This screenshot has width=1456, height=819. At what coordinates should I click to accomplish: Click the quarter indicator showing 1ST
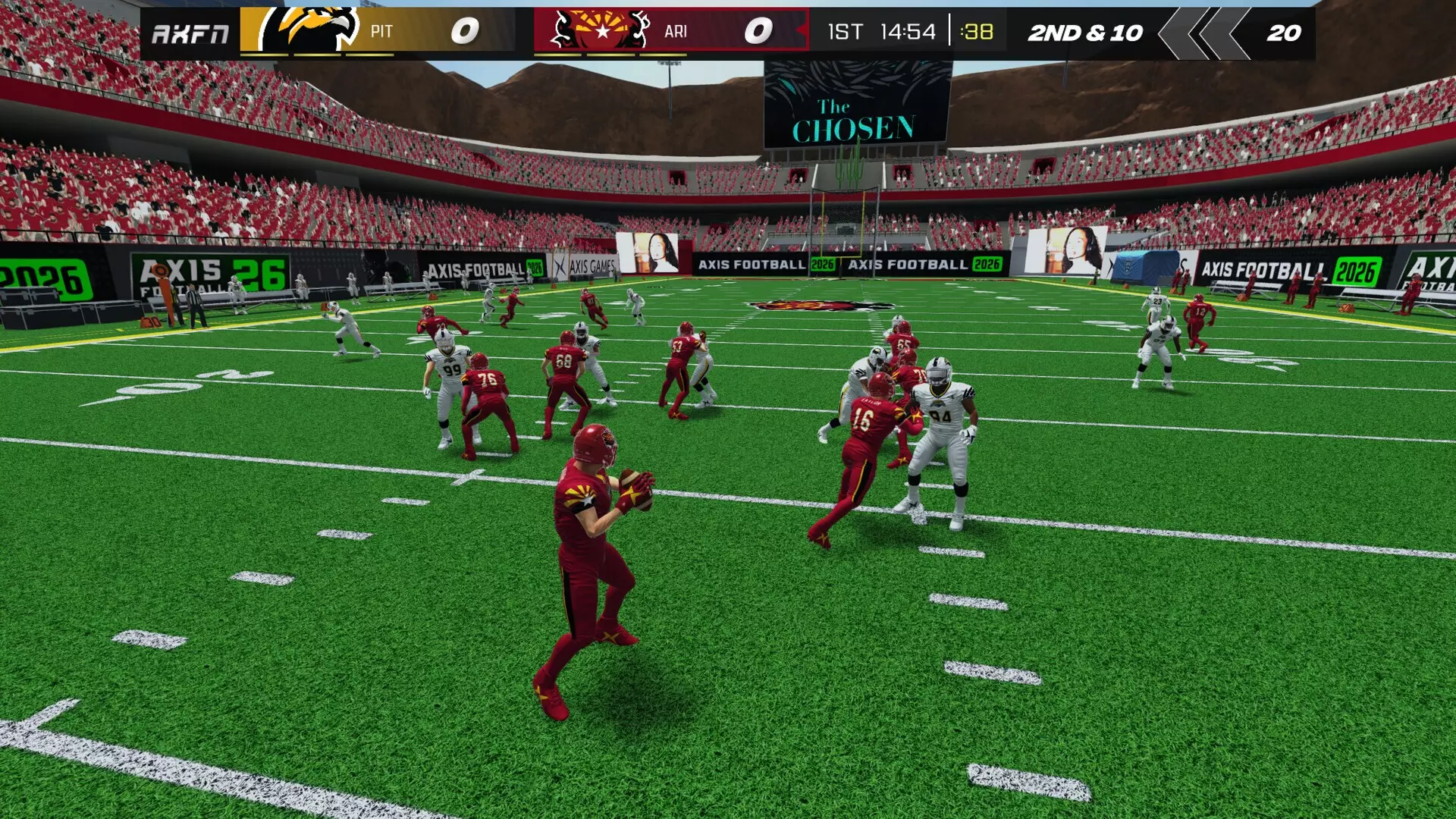coord(846,33)
